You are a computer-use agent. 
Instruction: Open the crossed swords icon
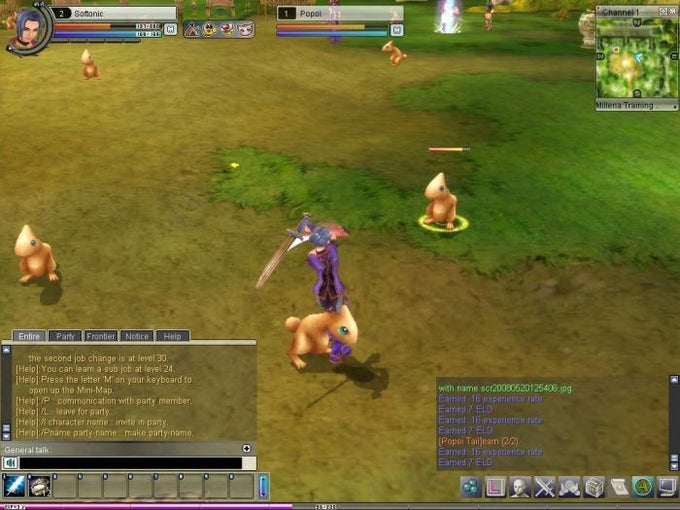pos(545,487)
